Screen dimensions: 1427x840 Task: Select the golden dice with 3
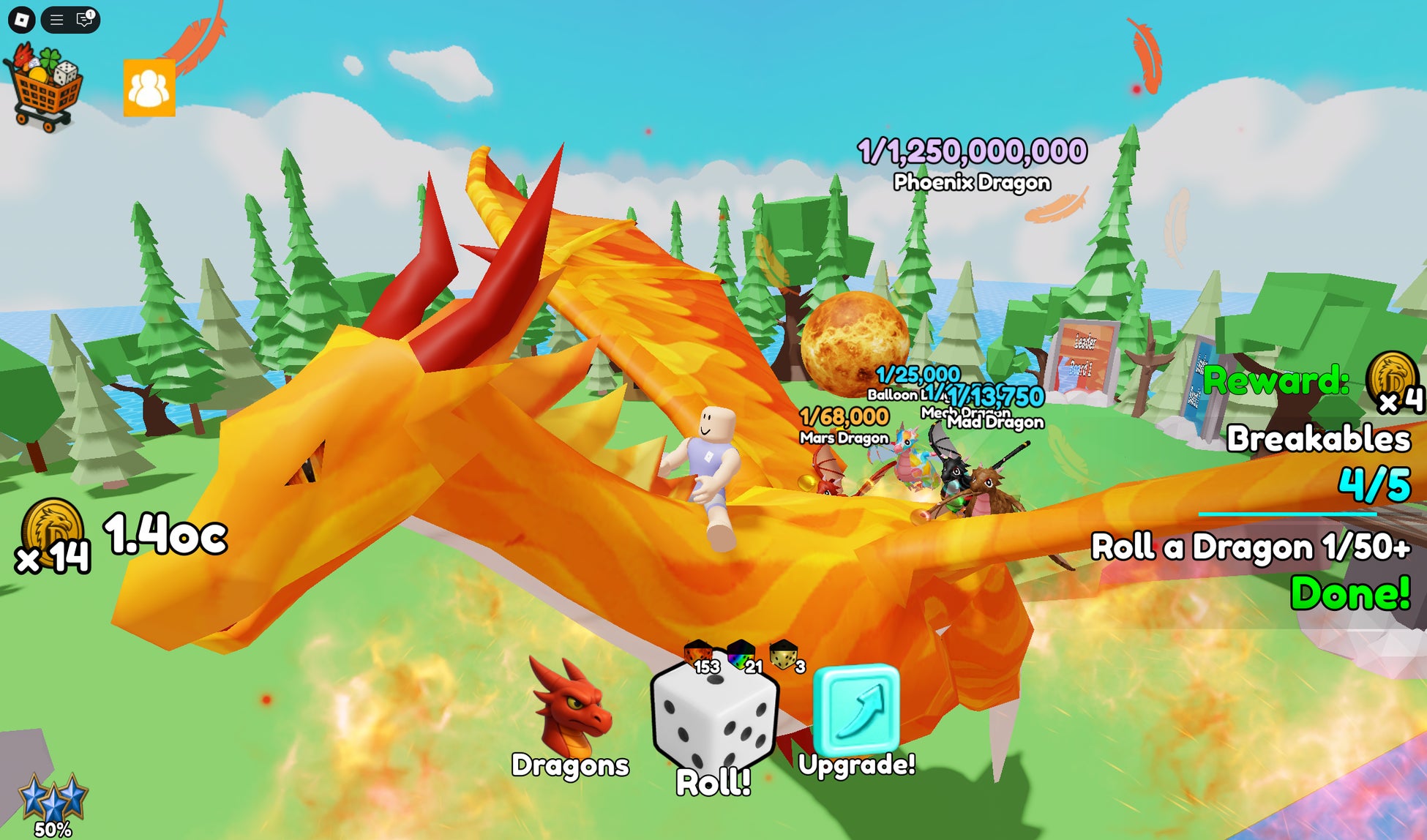pos(784,653)
